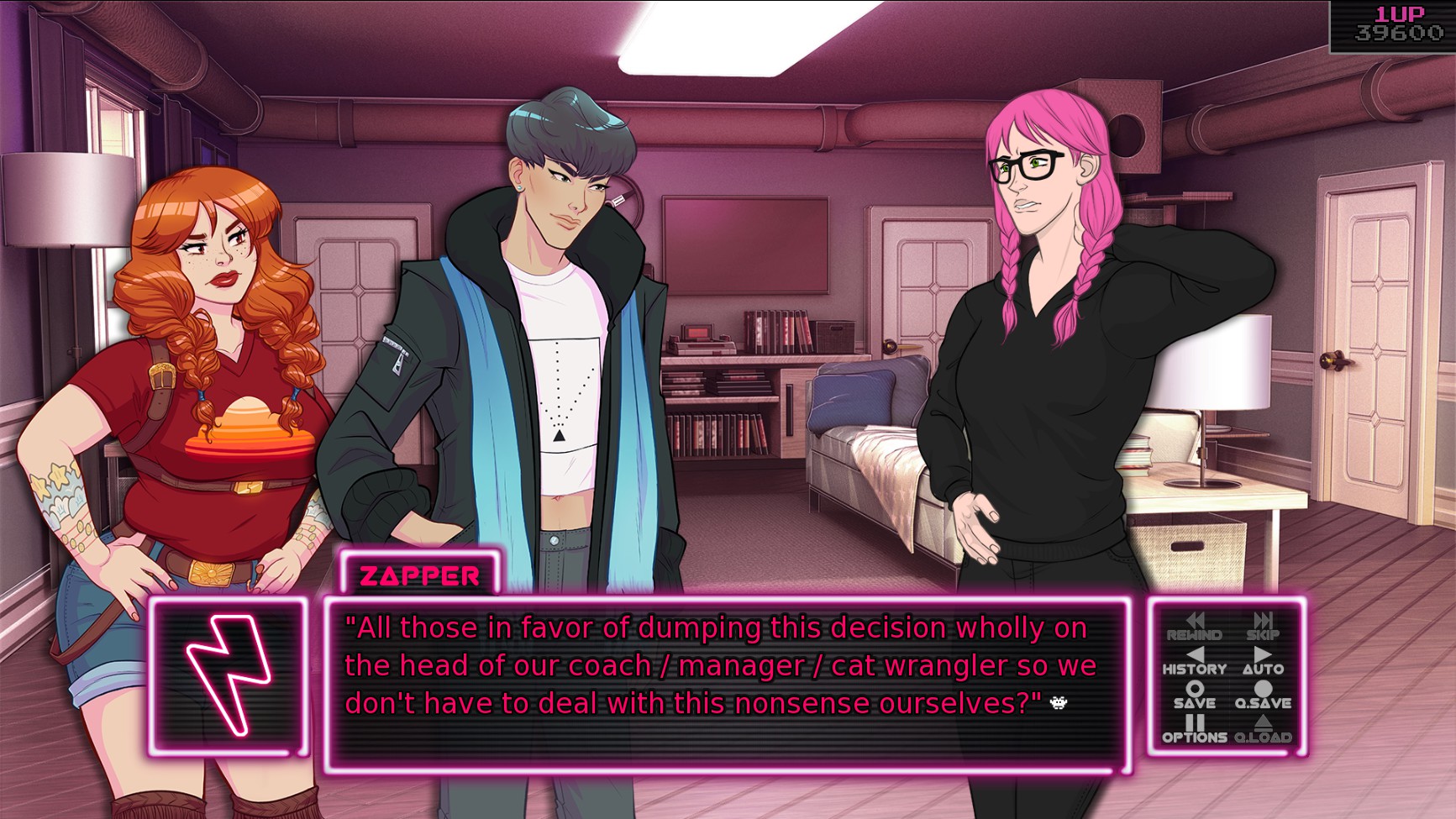Image resolution: width=1456 pixels, height=819 pixels.
Task: Open the Options menu
Action: (1194, 729)
